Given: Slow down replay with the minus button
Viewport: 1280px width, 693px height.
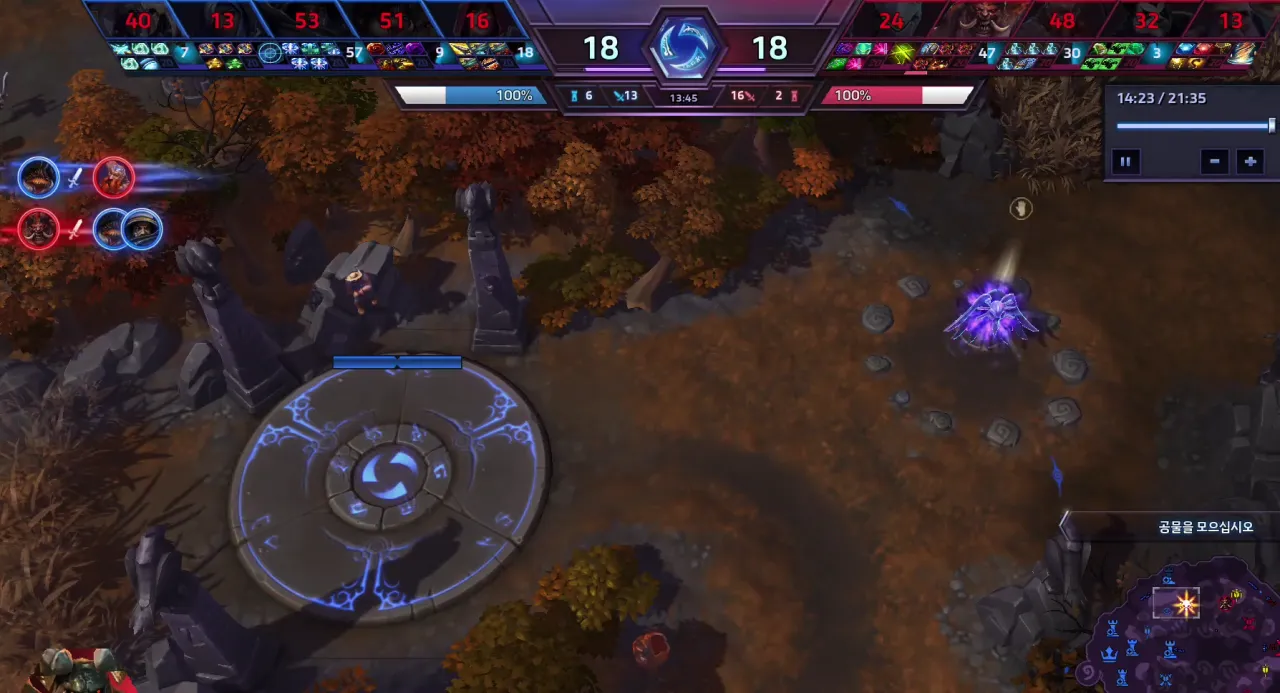Looking at the screenshot, I should tap(1214, 161).
